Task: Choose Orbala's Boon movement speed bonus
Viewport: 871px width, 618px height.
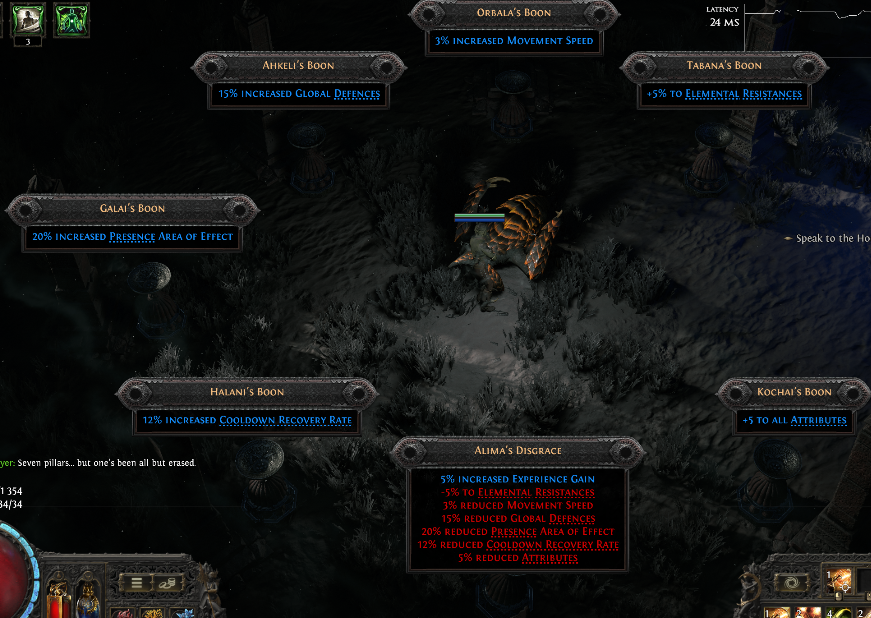Action: tap(514, 42)
